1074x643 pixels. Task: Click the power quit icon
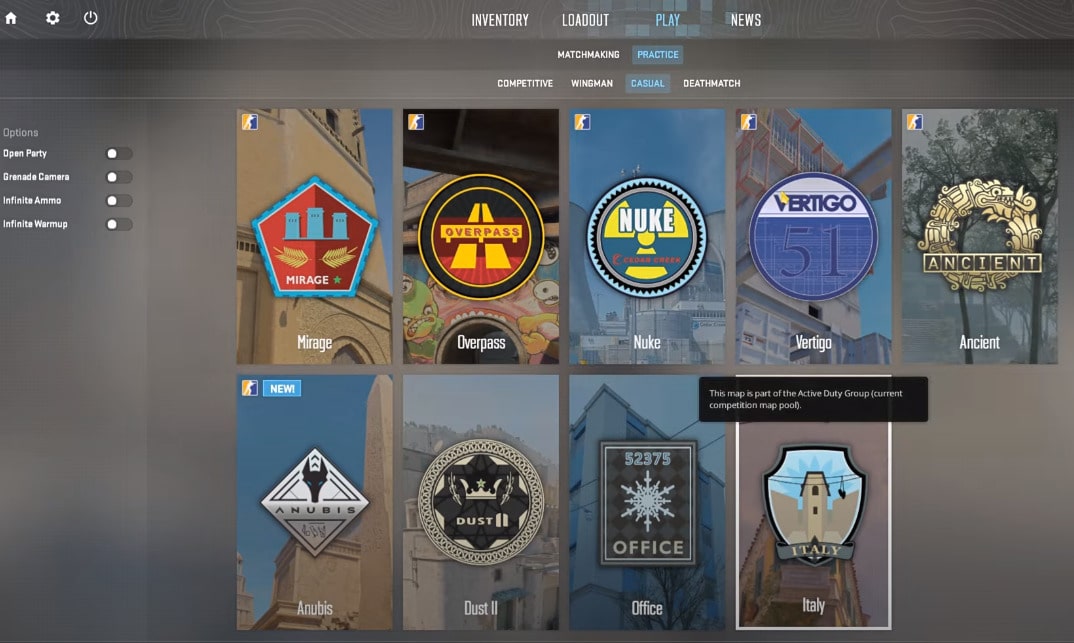click(91, 18)
